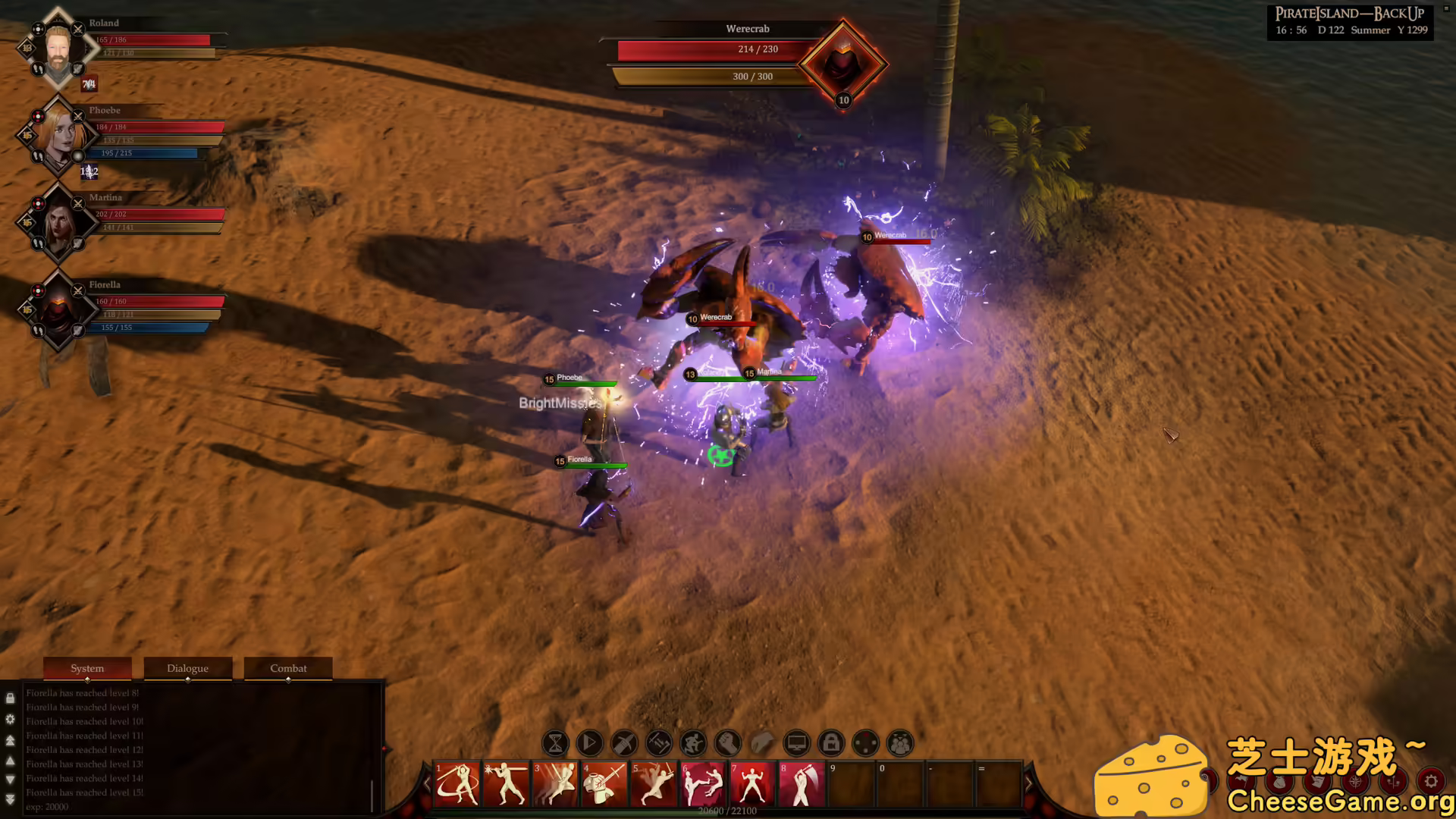
Task: Switch to the Combat tab
Action: pyautogui.click(x=288, y=668)
